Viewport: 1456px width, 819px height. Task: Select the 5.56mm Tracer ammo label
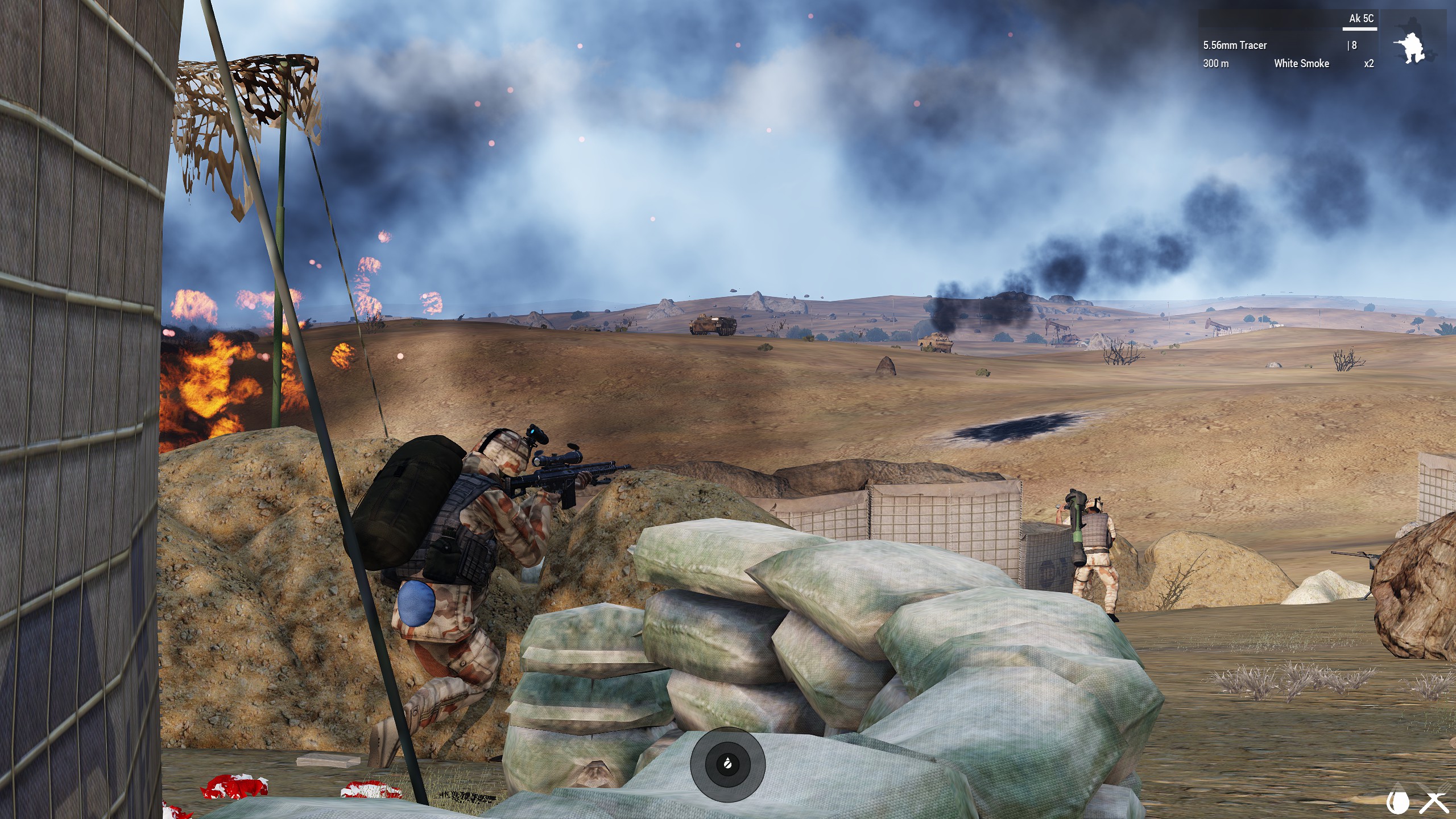point(1235,45)
